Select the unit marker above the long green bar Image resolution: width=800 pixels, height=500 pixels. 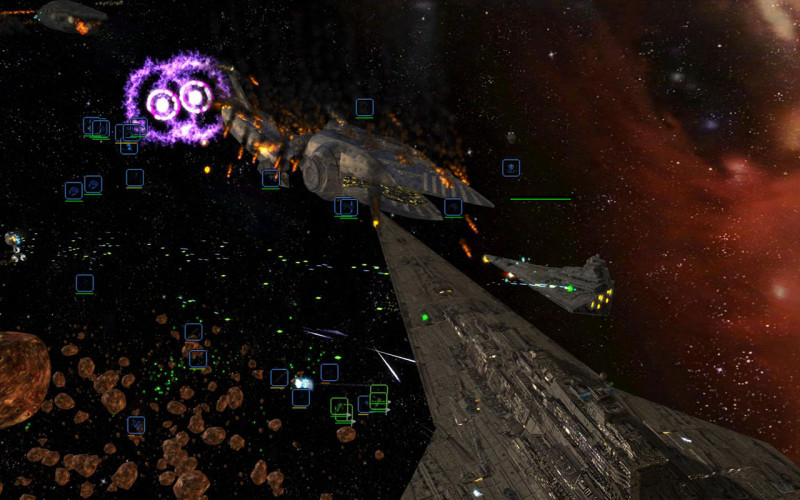[x=511, y=168]
